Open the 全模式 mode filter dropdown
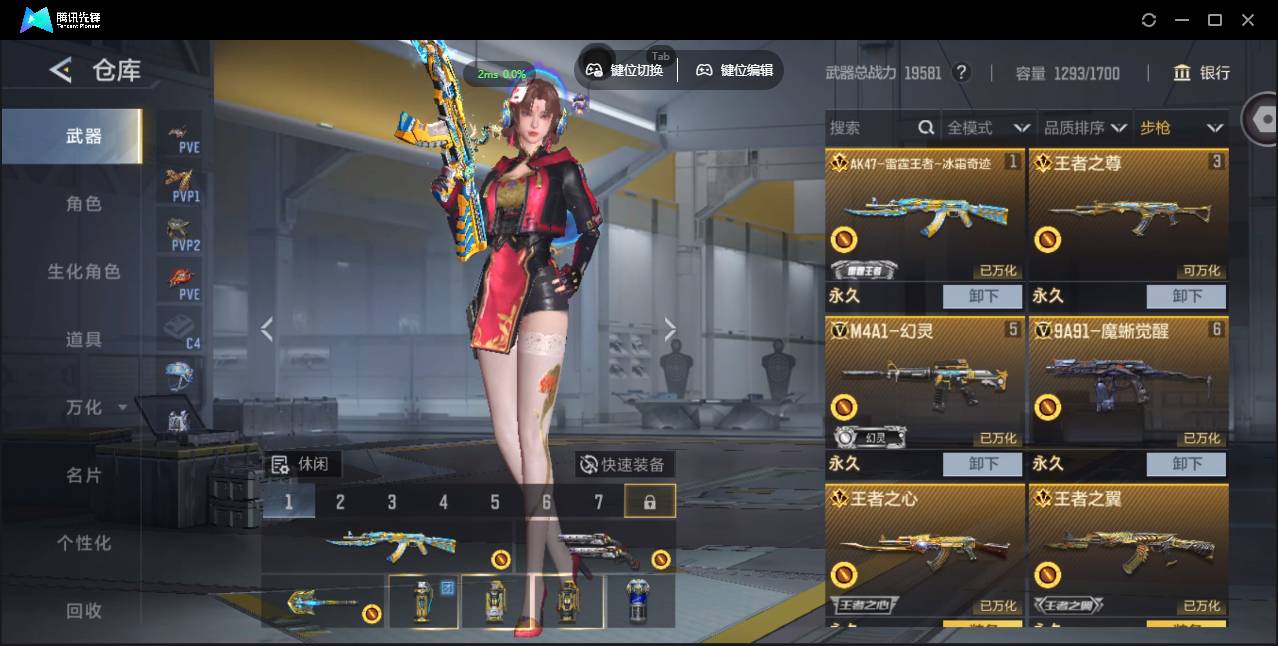The height and width of the screenshot is (646, 1278). pos(988,128)
